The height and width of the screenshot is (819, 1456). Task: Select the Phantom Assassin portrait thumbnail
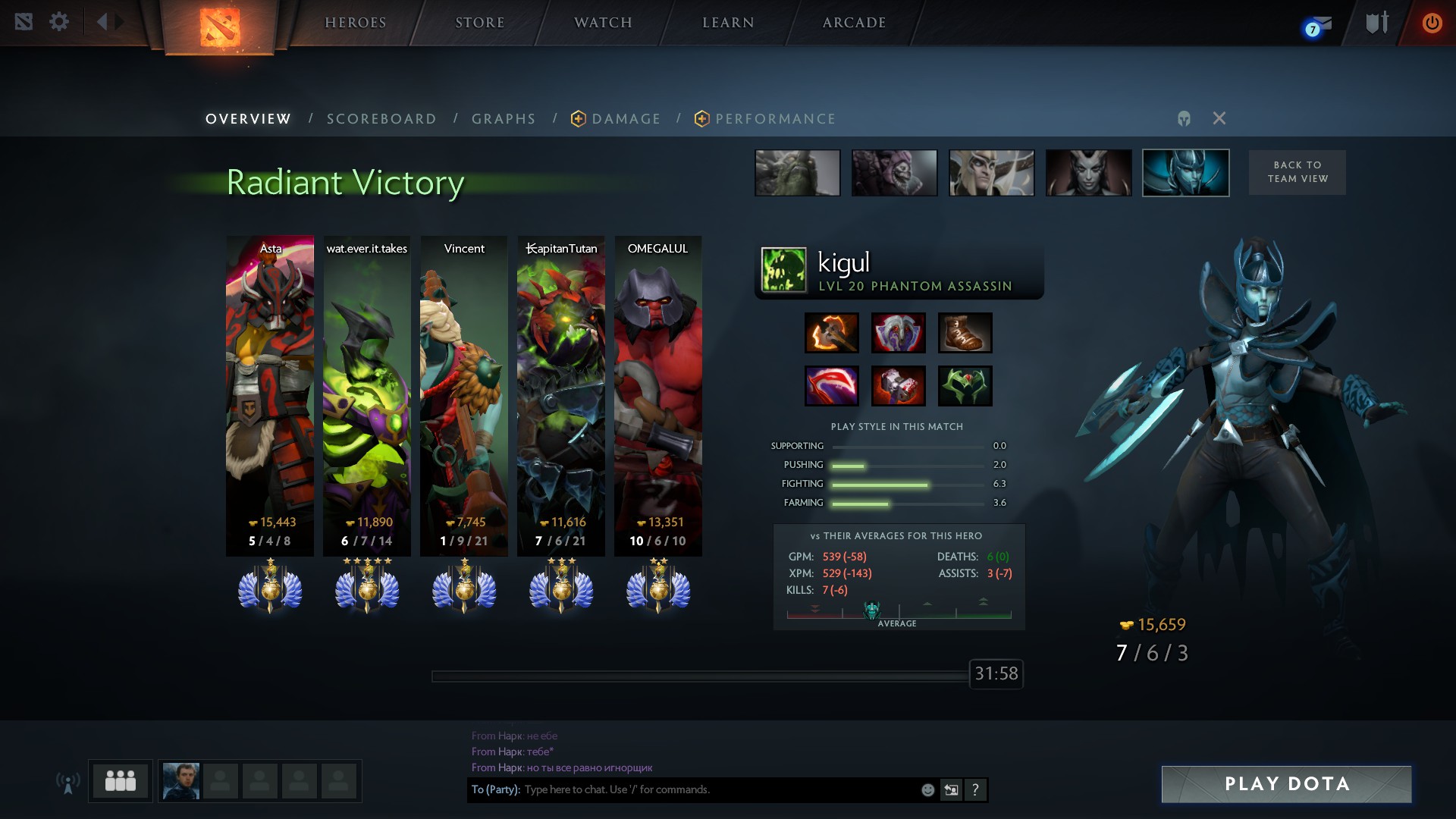[1185, 173]
